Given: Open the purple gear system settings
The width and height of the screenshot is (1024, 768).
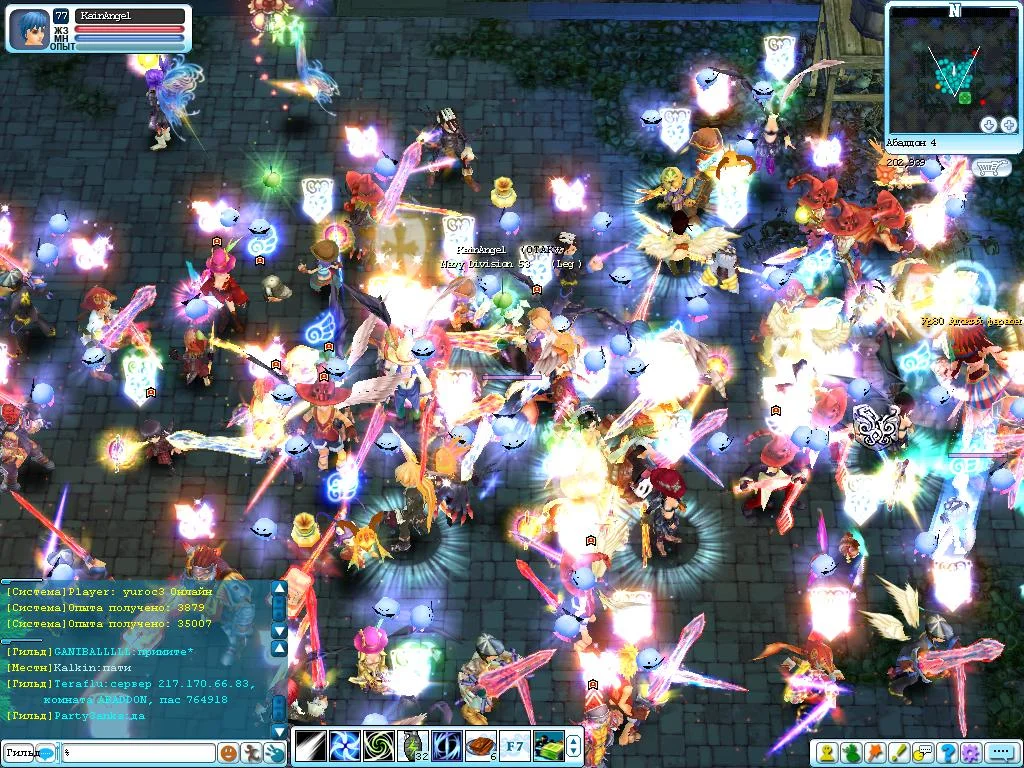Looking at the screenshot, I should [969, 752].
